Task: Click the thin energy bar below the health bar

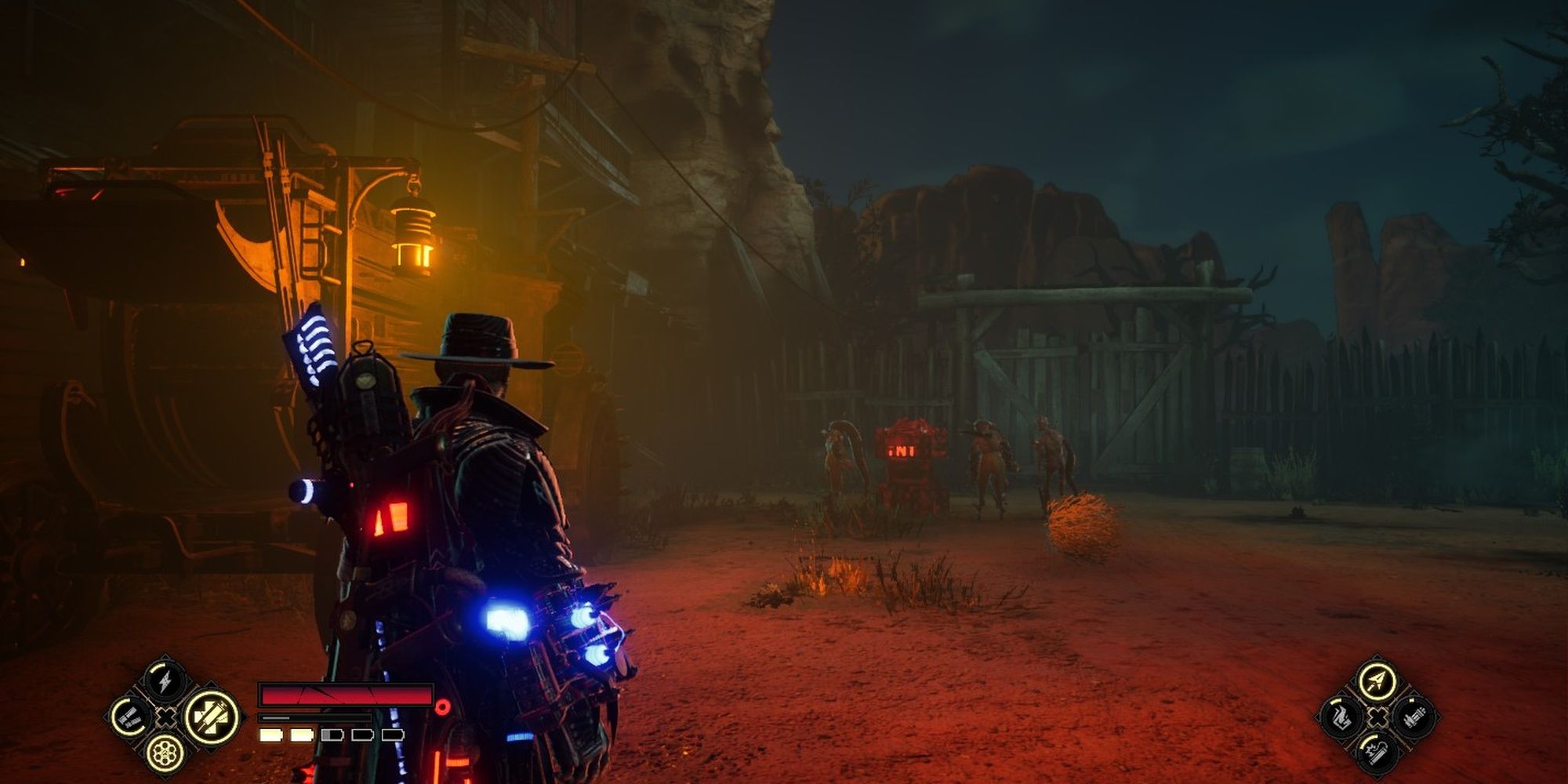Action: [x=313, y=718]
